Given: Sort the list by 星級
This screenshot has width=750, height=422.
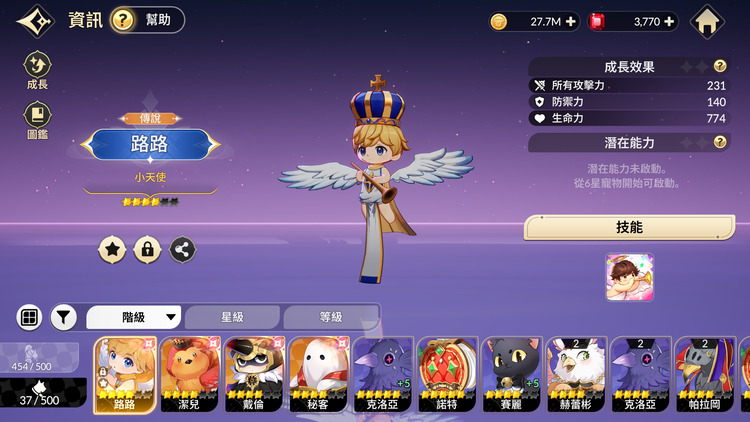Looking at the screenshot, I should point(232,317).
